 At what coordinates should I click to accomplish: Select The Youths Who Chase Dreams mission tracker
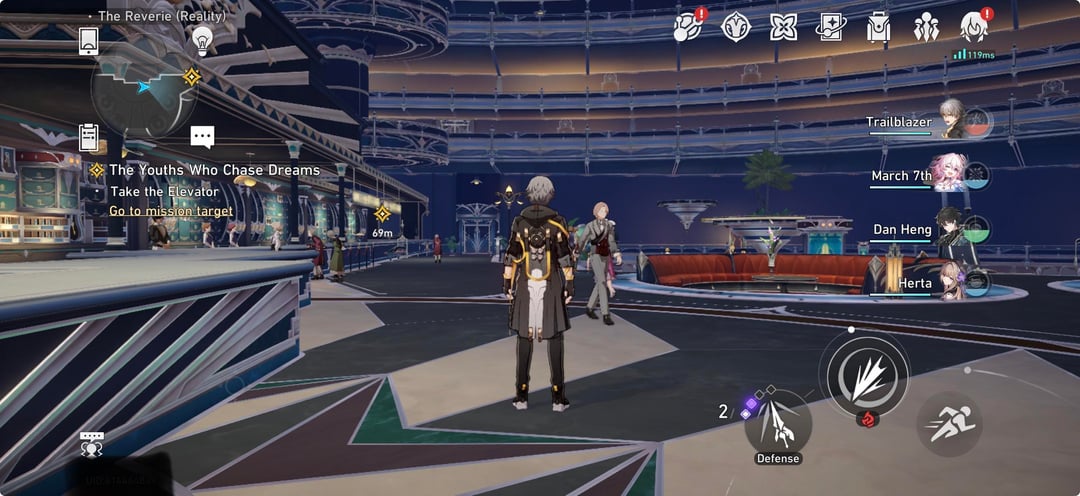[214, 170]
